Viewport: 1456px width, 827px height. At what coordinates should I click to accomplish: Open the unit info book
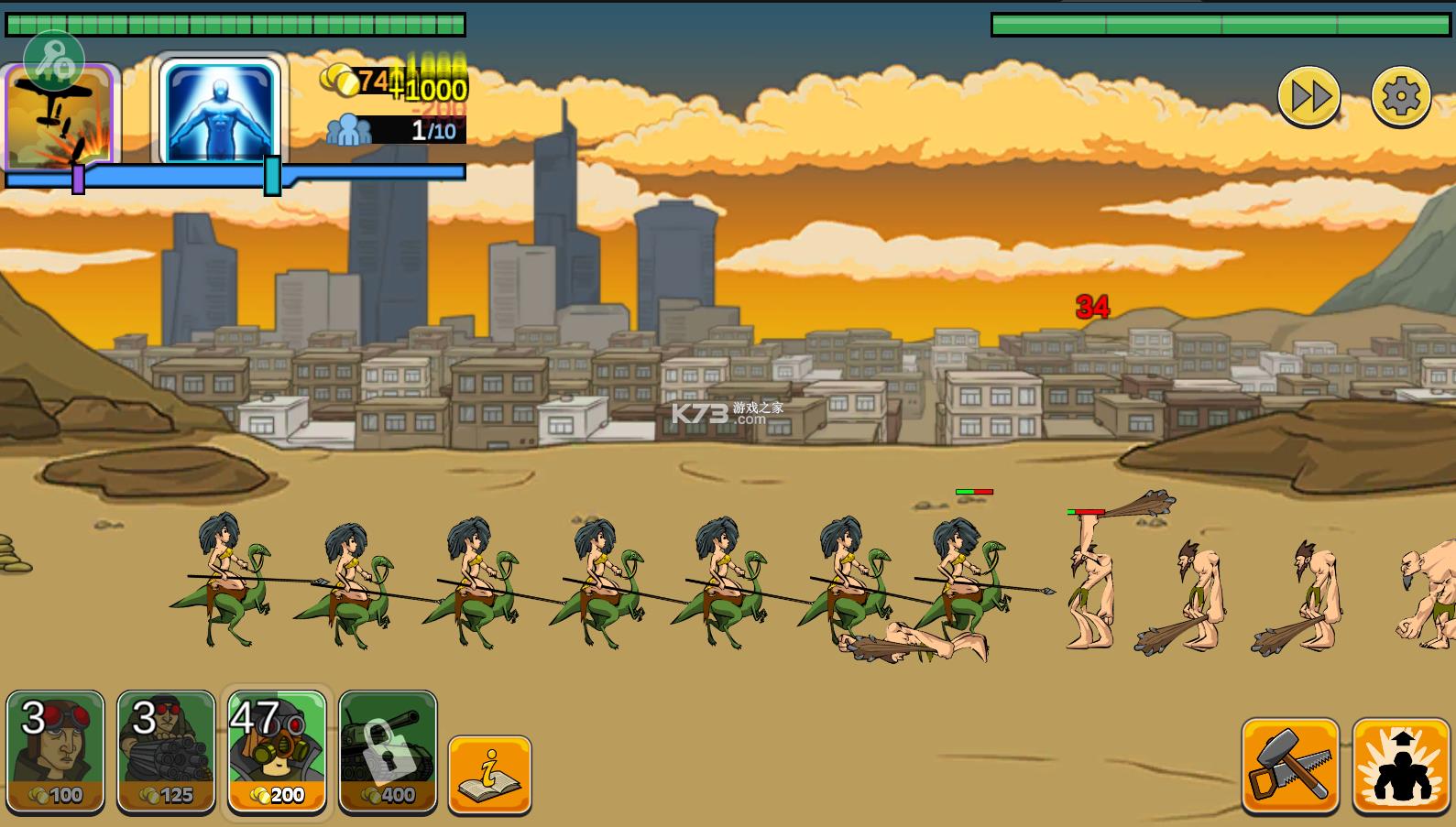tap(489, 775)
